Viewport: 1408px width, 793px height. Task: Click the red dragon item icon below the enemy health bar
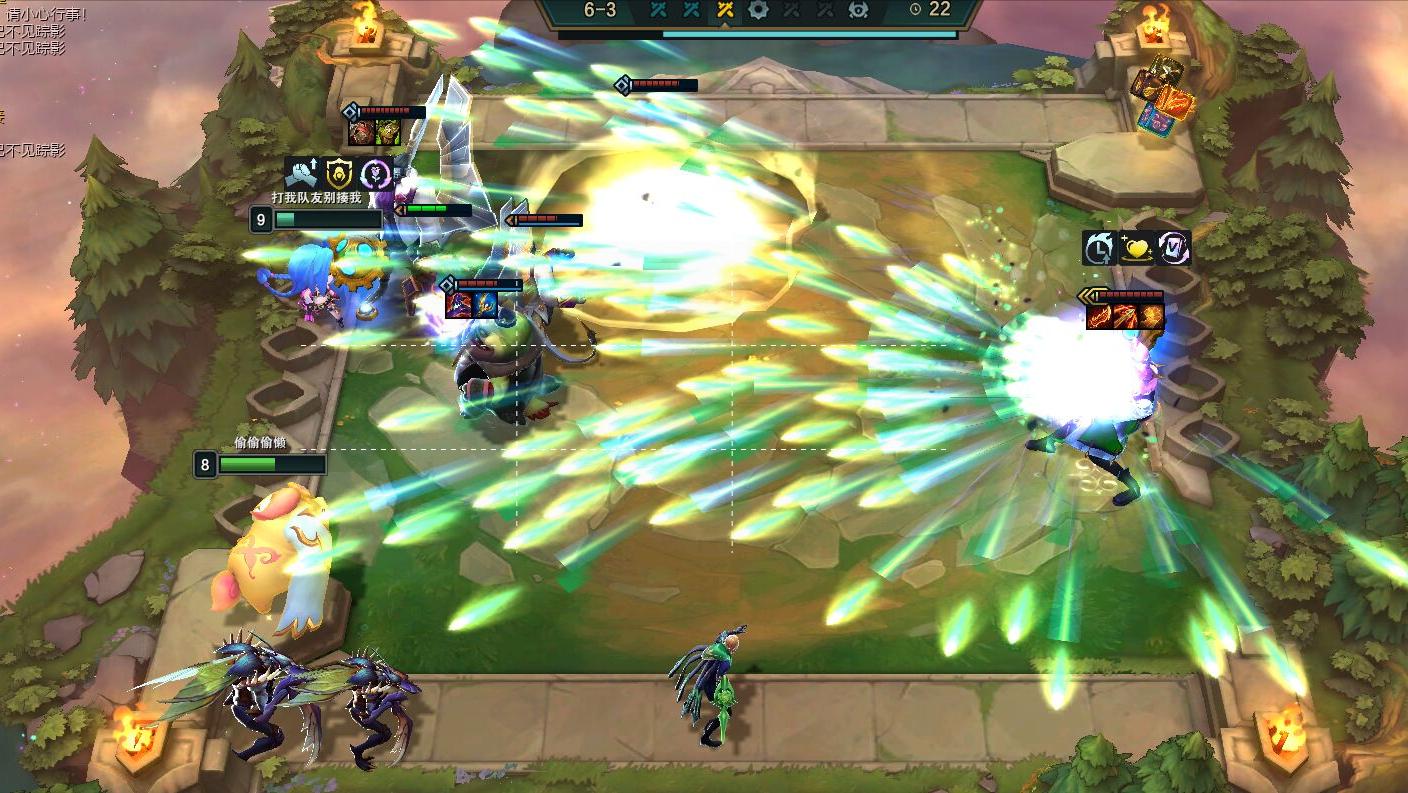click(1099, 316)
